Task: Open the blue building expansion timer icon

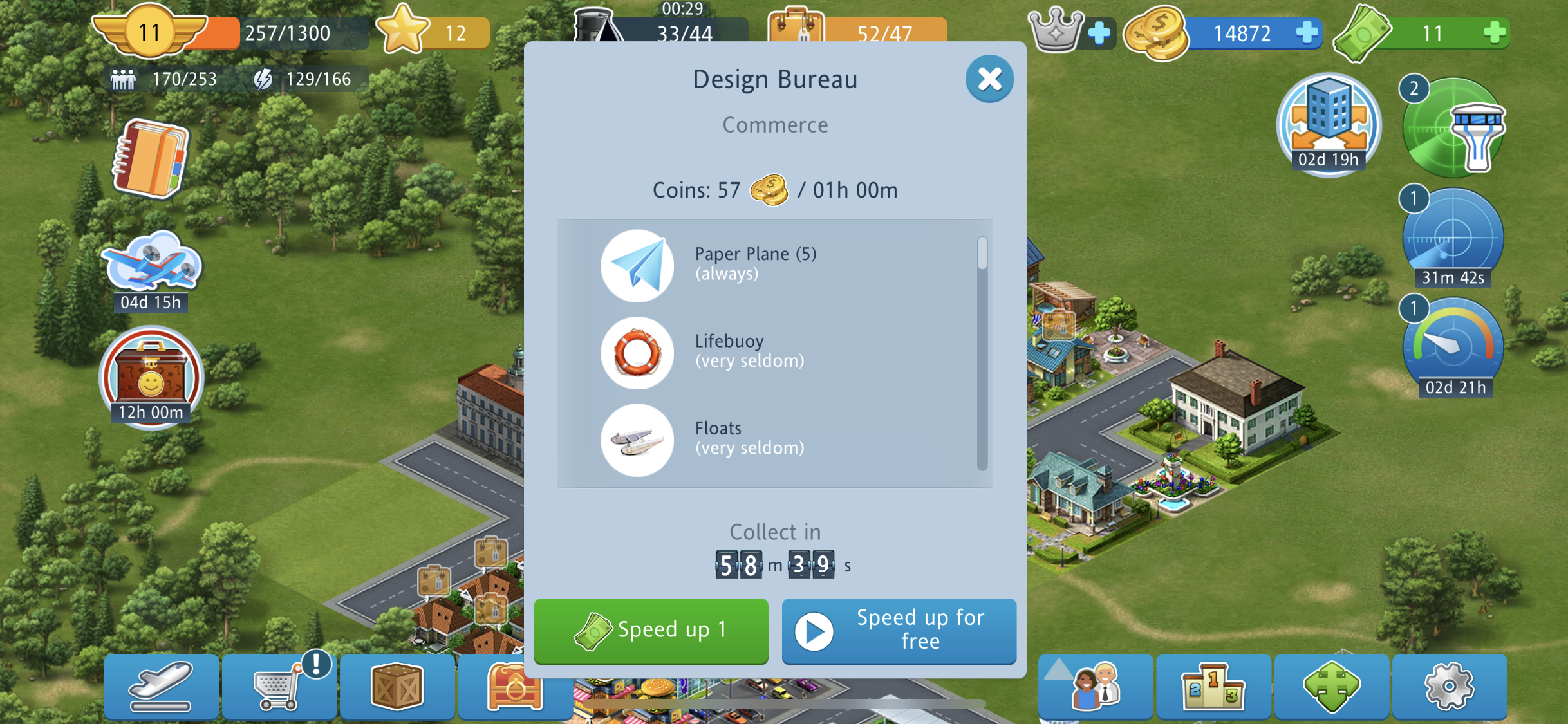Action: [x=1329, y=124]
